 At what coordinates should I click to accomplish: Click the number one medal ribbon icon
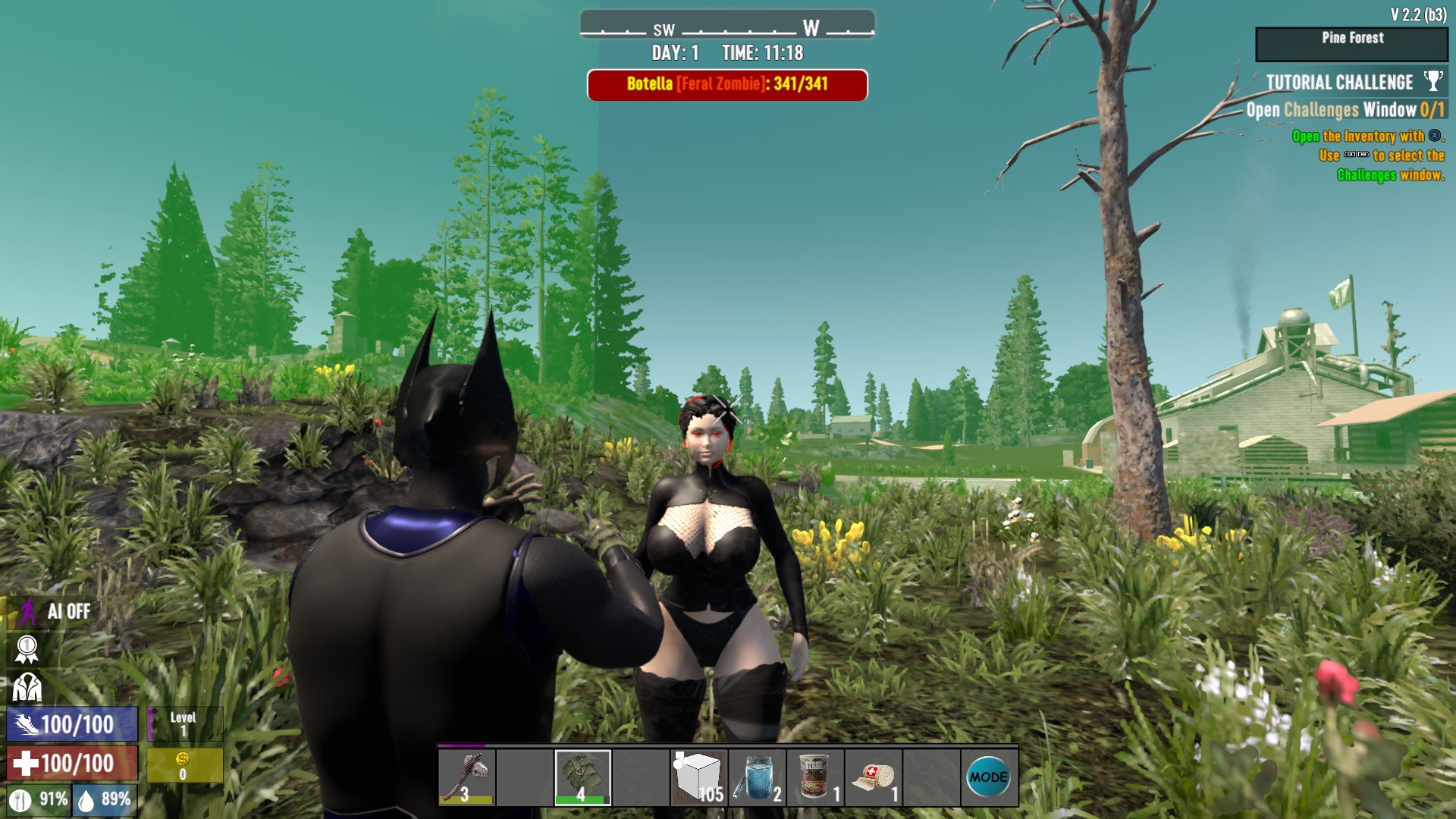27,649
